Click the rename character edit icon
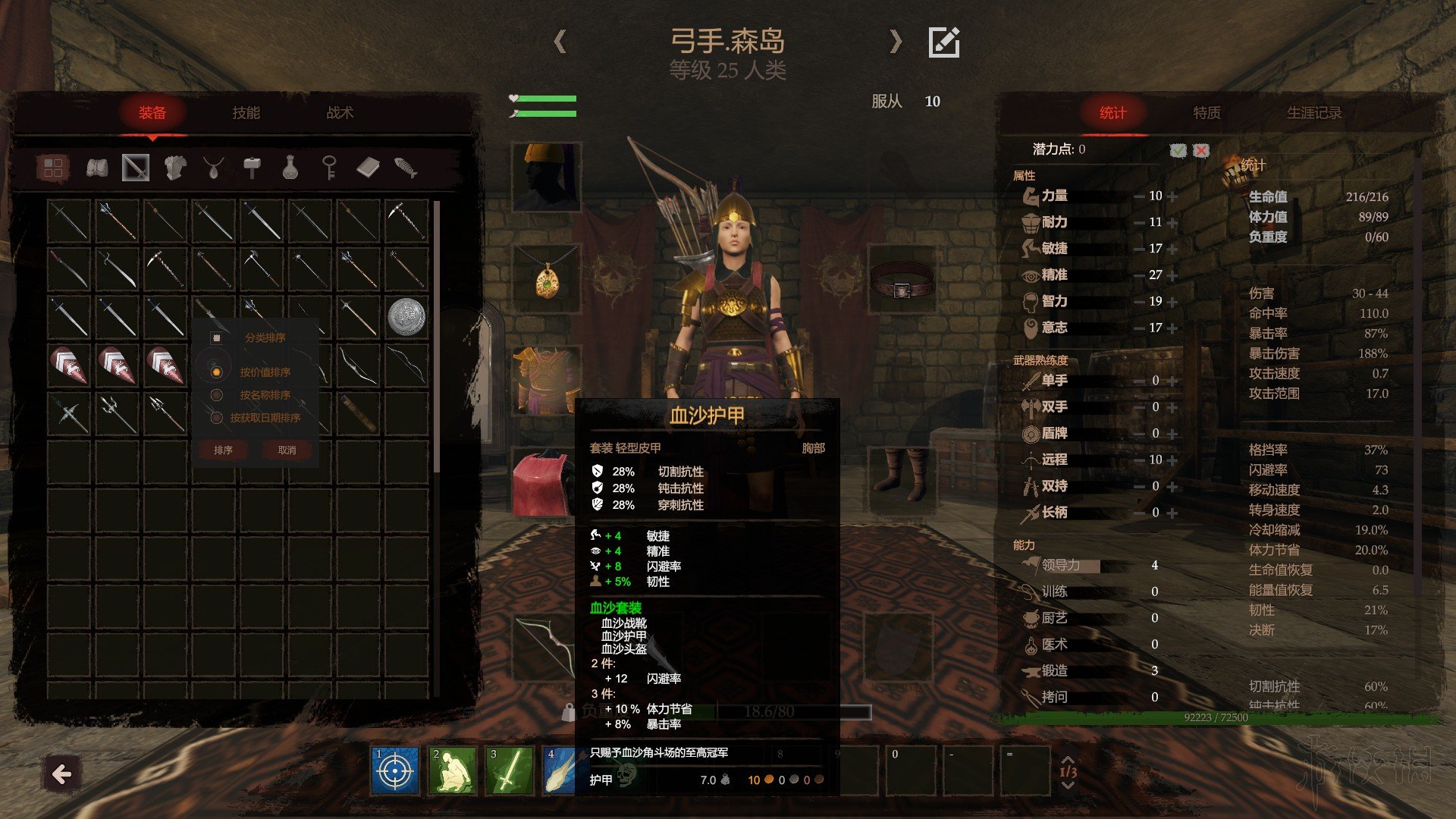This screenshot has height=819, width=1456. (944, 42)
